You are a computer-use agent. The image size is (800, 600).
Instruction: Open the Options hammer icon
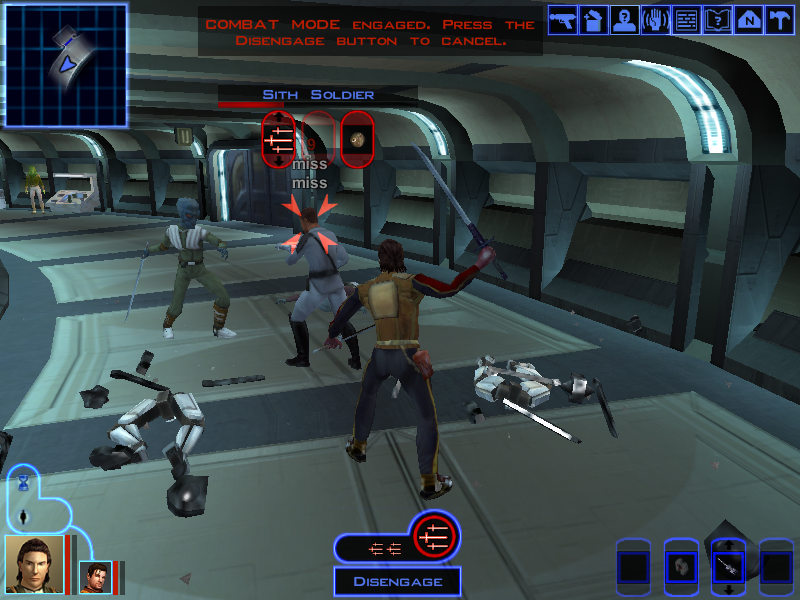779,20
